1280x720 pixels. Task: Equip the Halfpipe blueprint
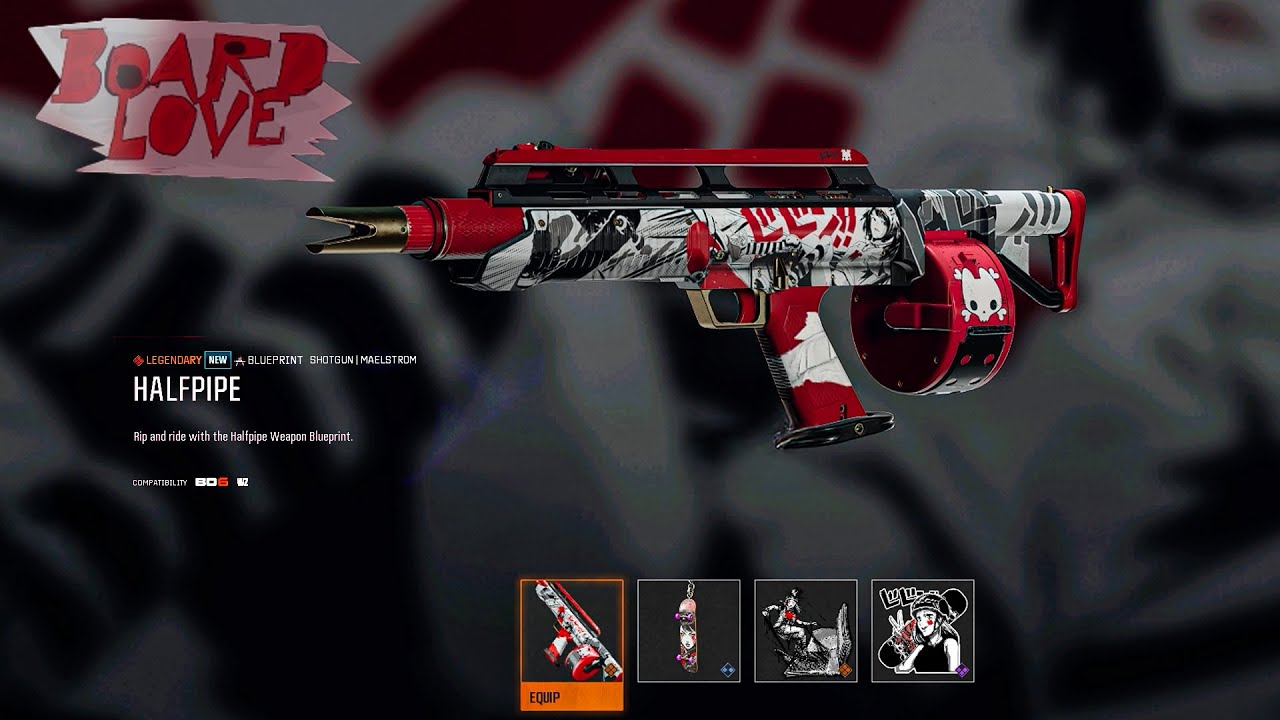tap(571, 696)
